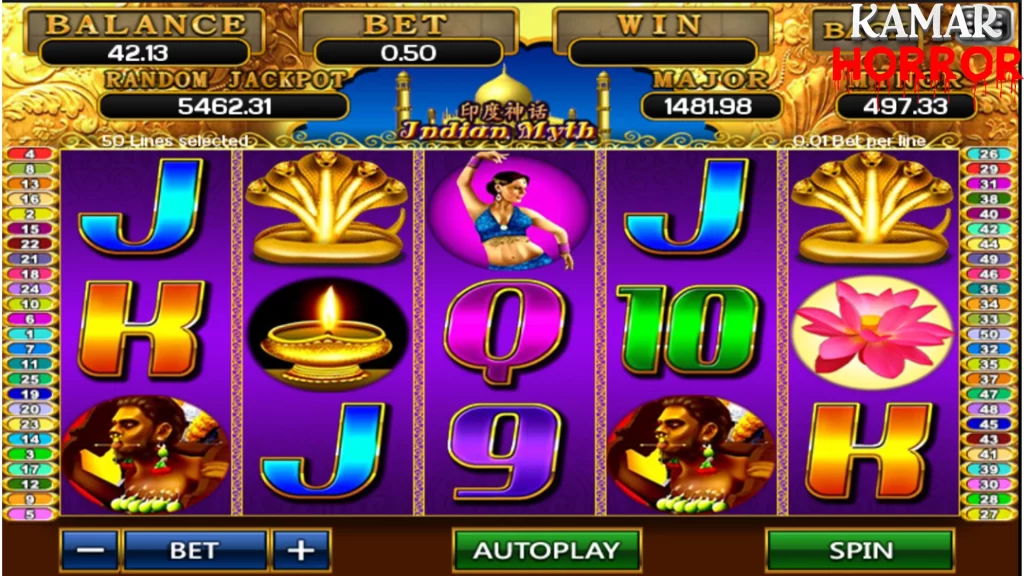Click the blue BET button
1024x576 pixels.
click(x=194, y=550)
